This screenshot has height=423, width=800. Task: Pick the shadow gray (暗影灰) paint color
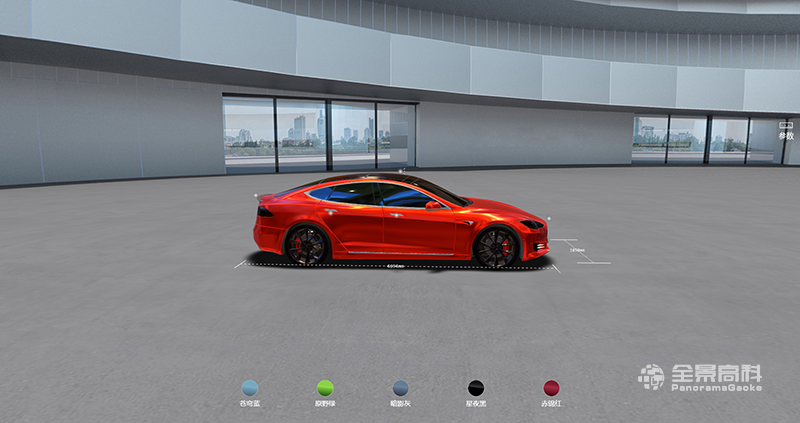coord(401,388)
